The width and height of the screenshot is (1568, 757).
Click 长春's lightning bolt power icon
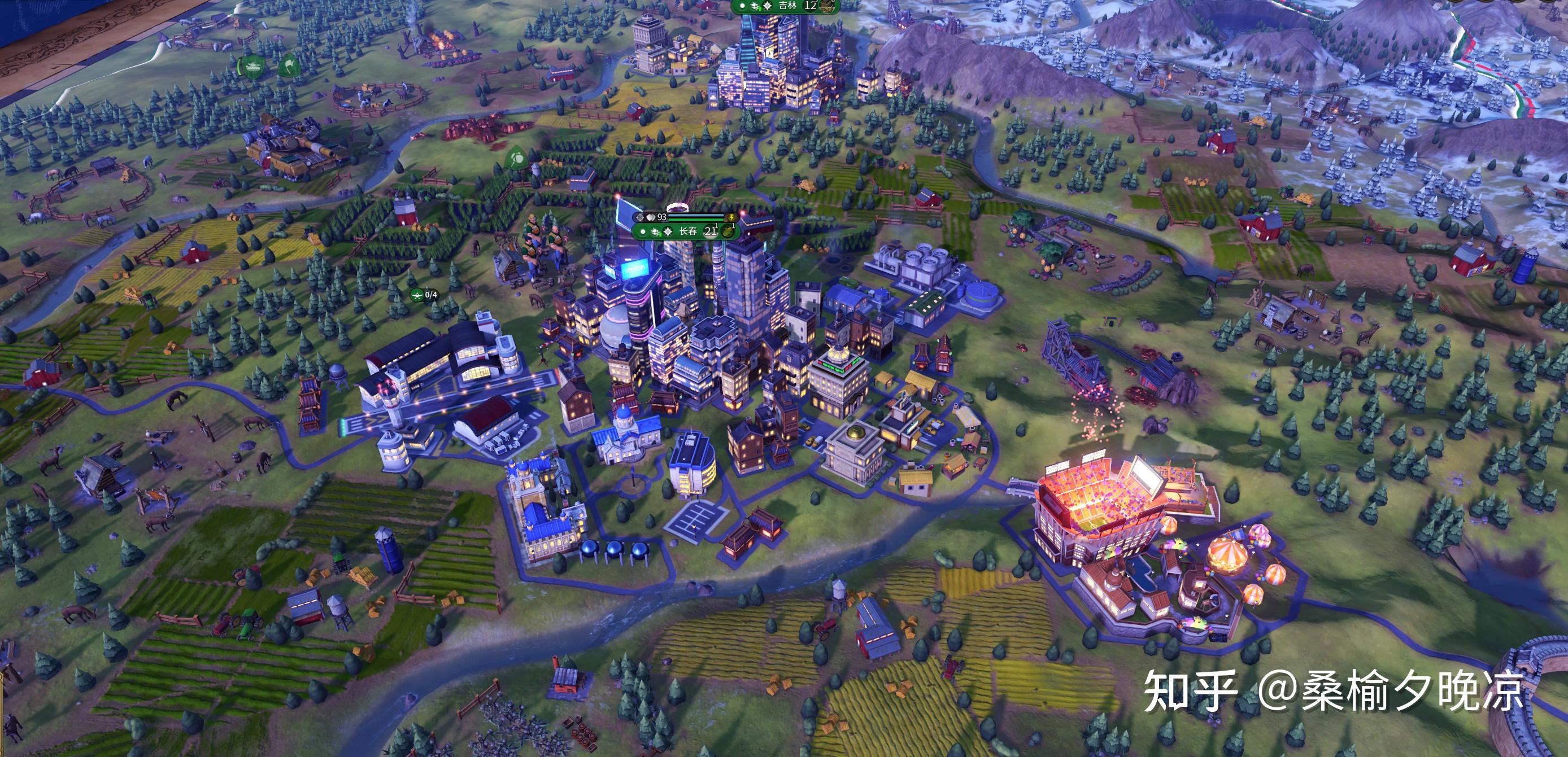(731, 217)
